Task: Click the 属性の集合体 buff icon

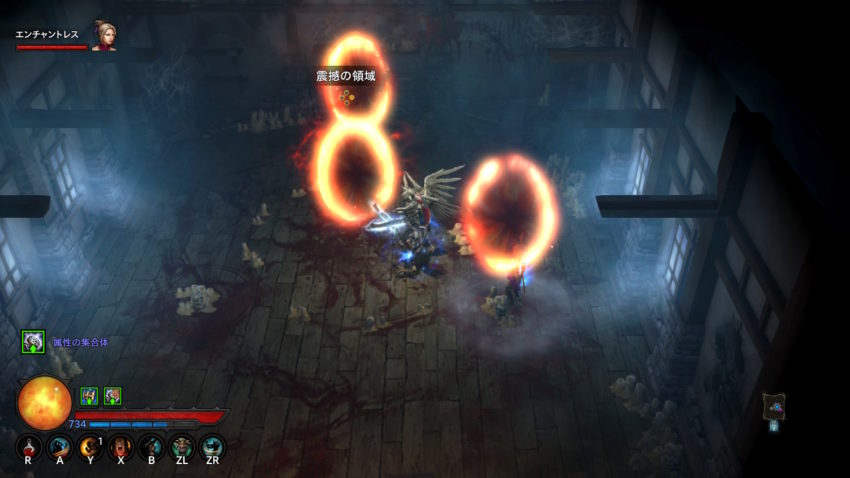Action: tap(33, 342)
